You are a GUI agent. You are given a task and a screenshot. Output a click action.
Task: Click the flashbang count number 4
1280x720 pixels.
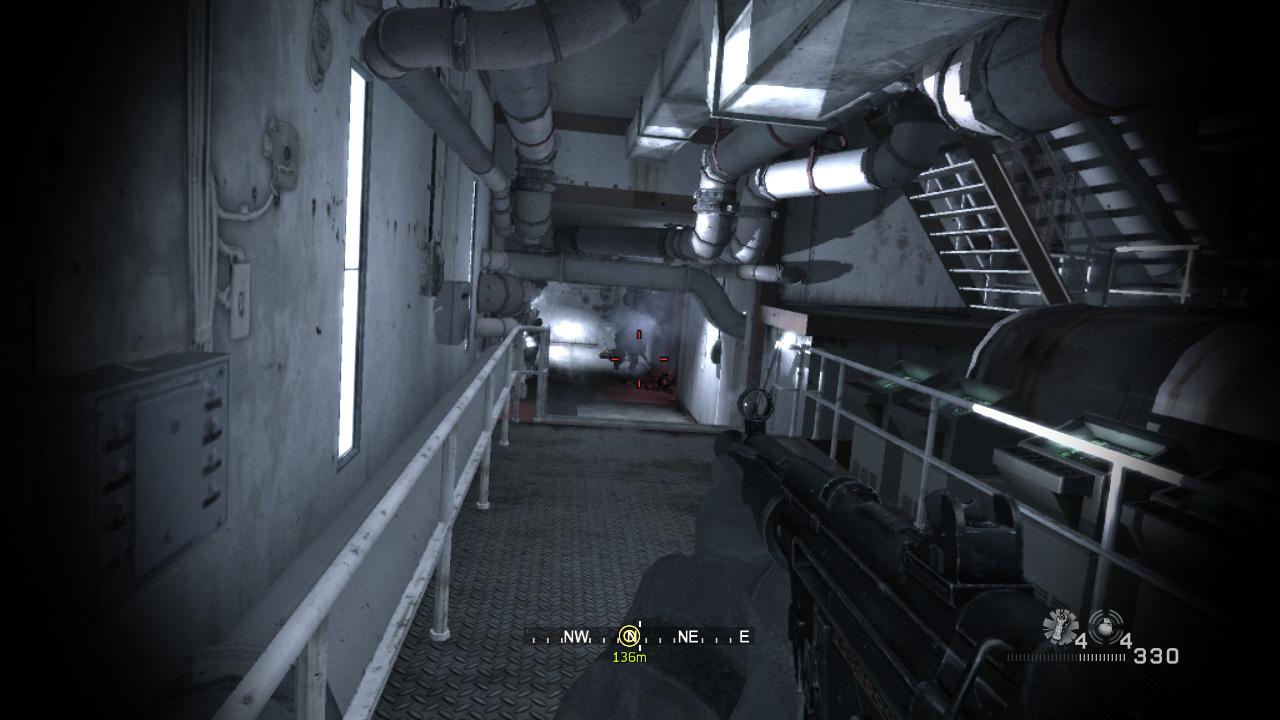click(1083, 640)
